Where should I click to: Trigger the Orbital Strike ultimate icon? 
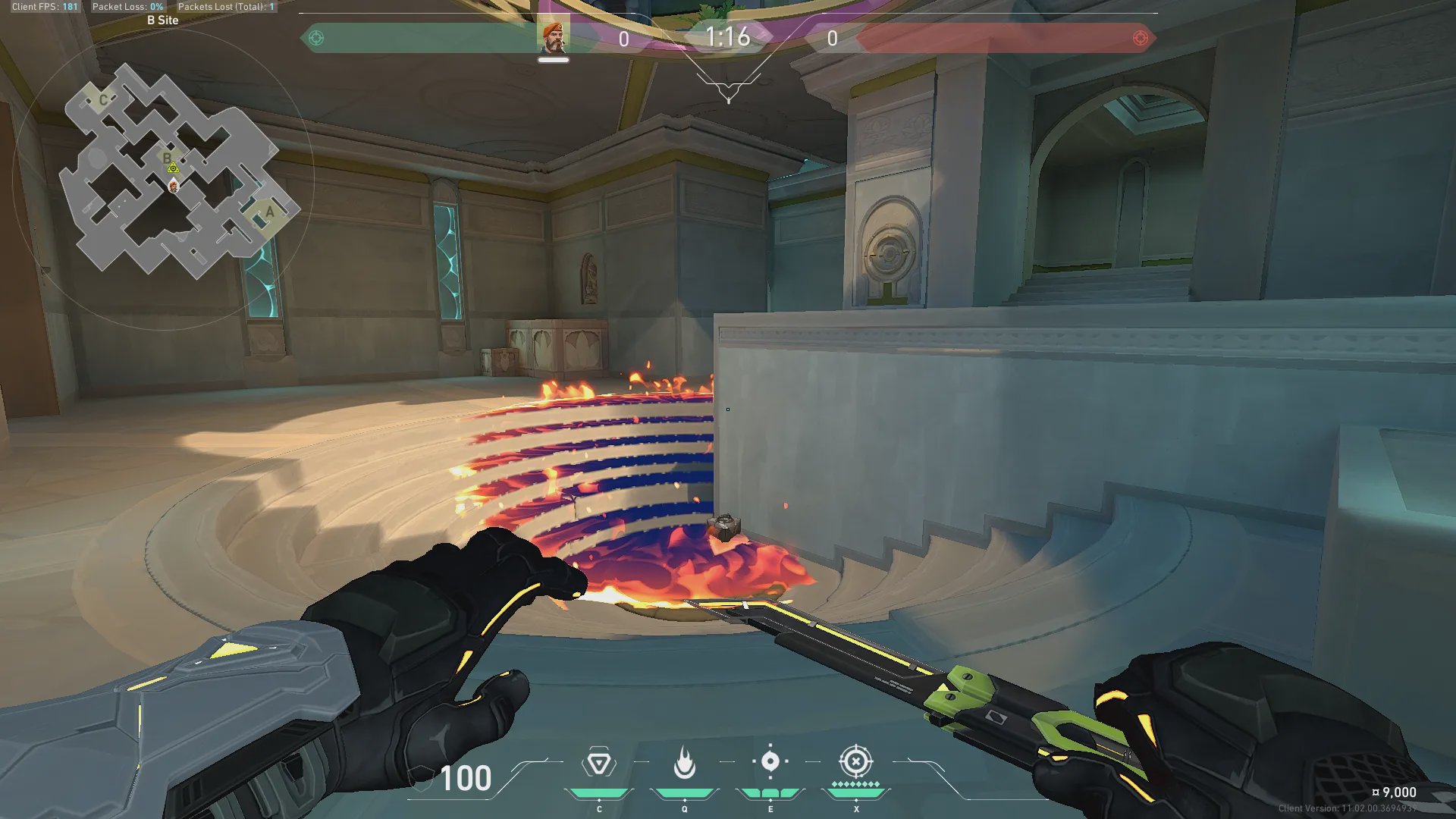pyautogui.click(x=855, y=761)
